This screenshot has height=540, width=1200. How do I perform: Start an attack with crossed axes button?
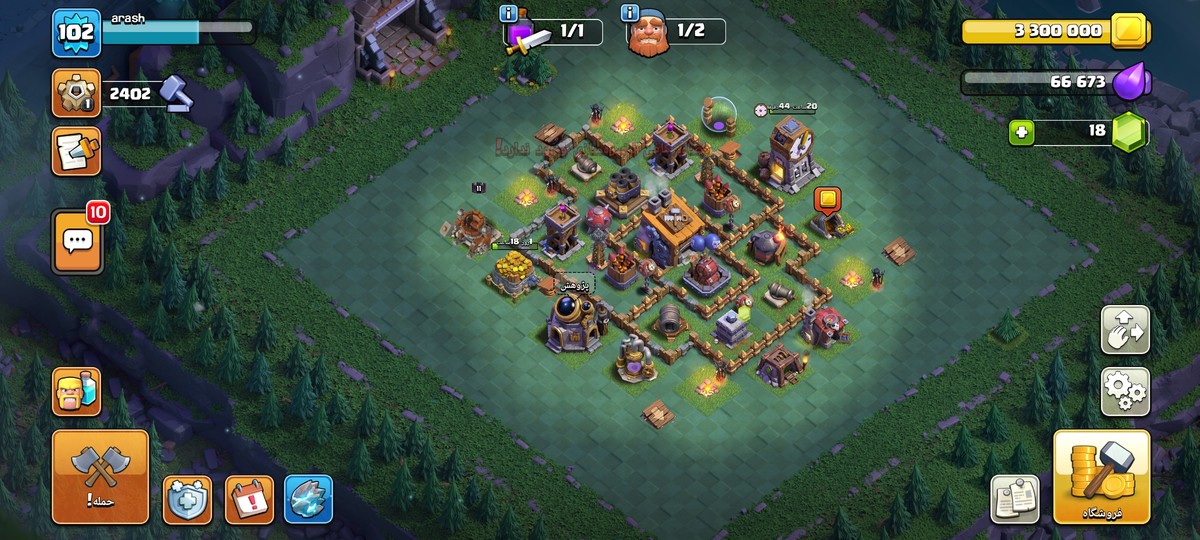[100, 477]
